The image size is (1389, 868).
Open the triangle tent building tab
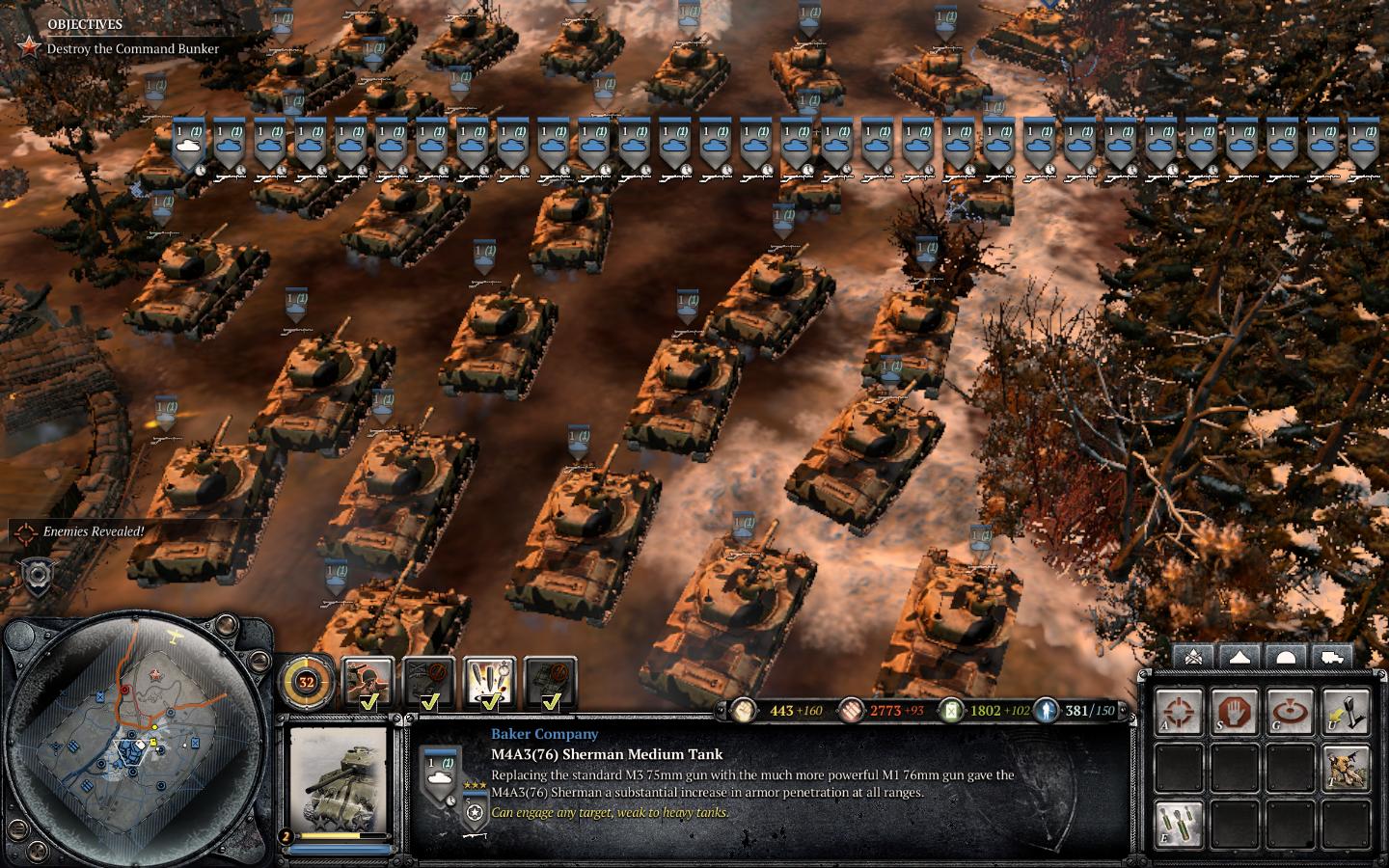coord(1239,657)
